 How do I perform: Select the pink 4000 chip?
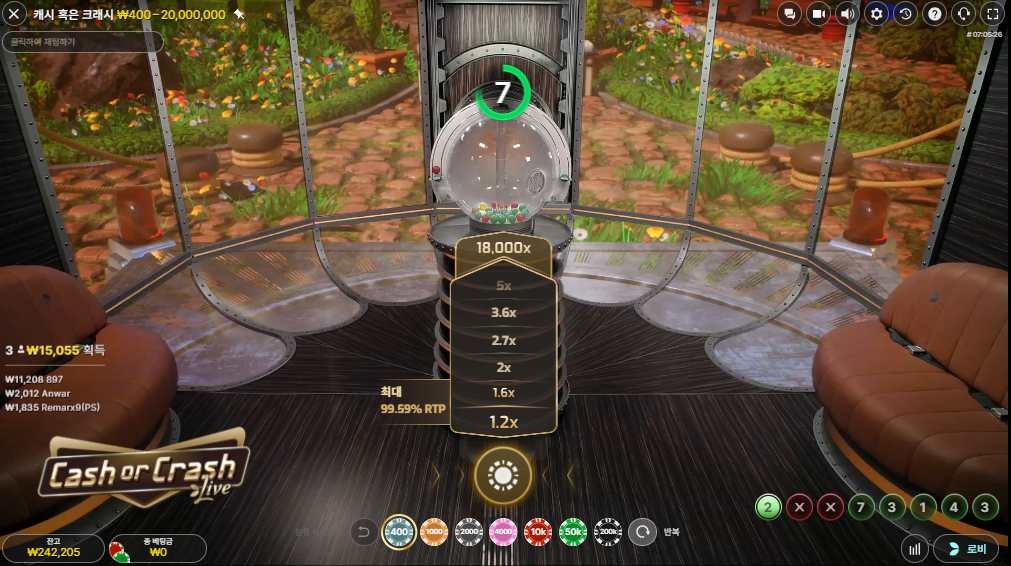(x=503, y=532)
